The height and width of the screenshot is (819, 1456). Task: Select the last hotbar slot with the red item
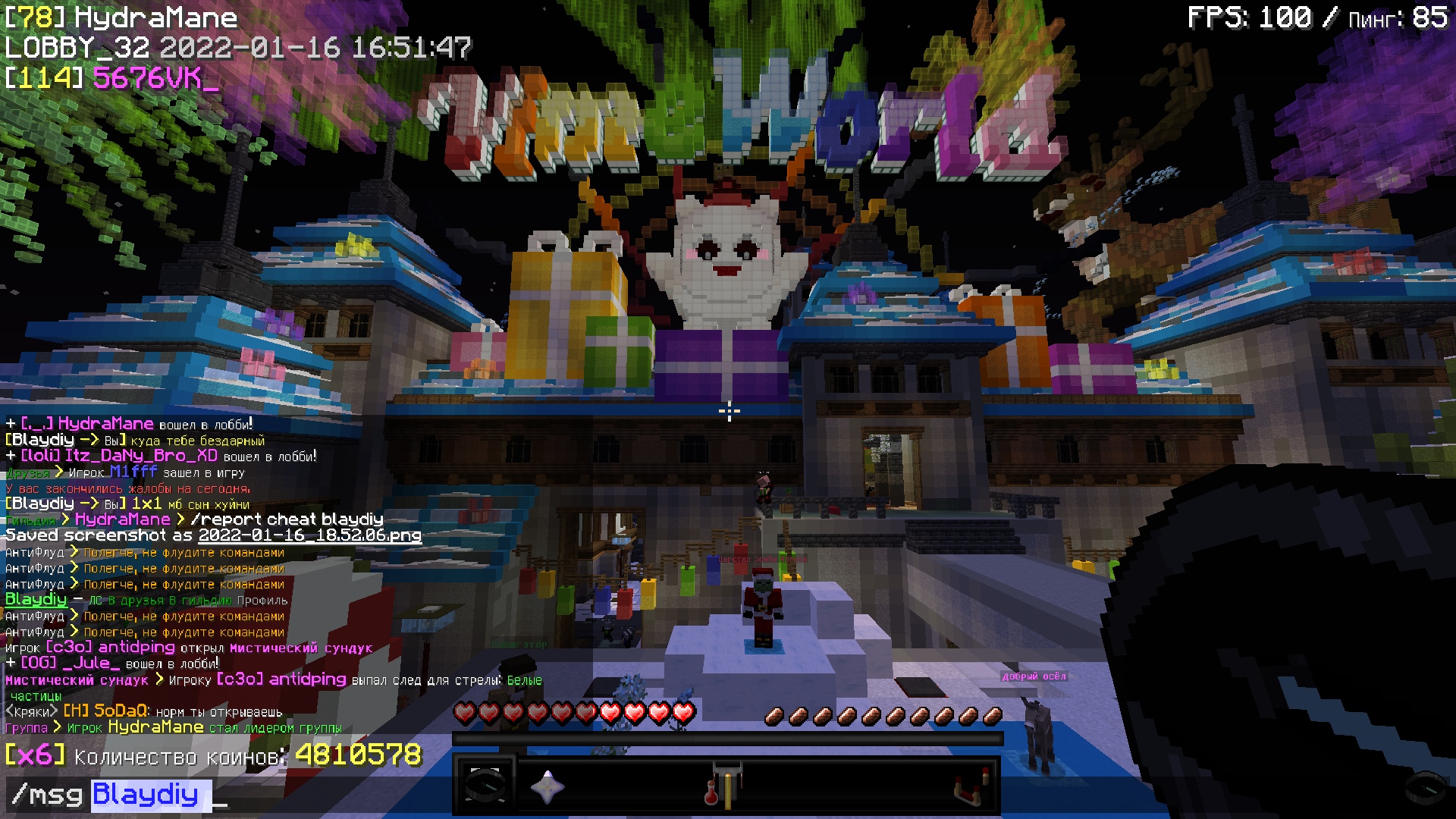tap(971, 787)
